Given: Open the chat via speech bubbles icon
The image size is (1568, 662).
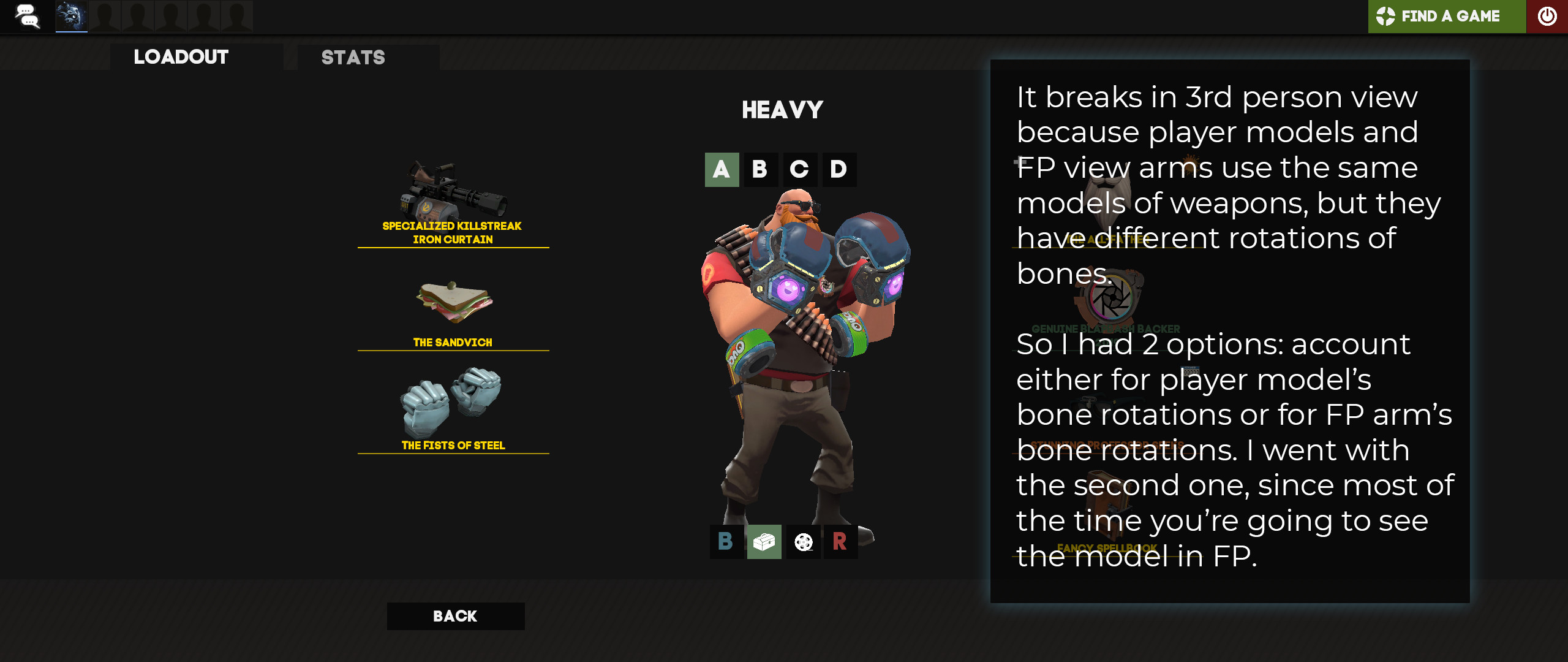Looking at the screenshot, I should tap(28, 17).
